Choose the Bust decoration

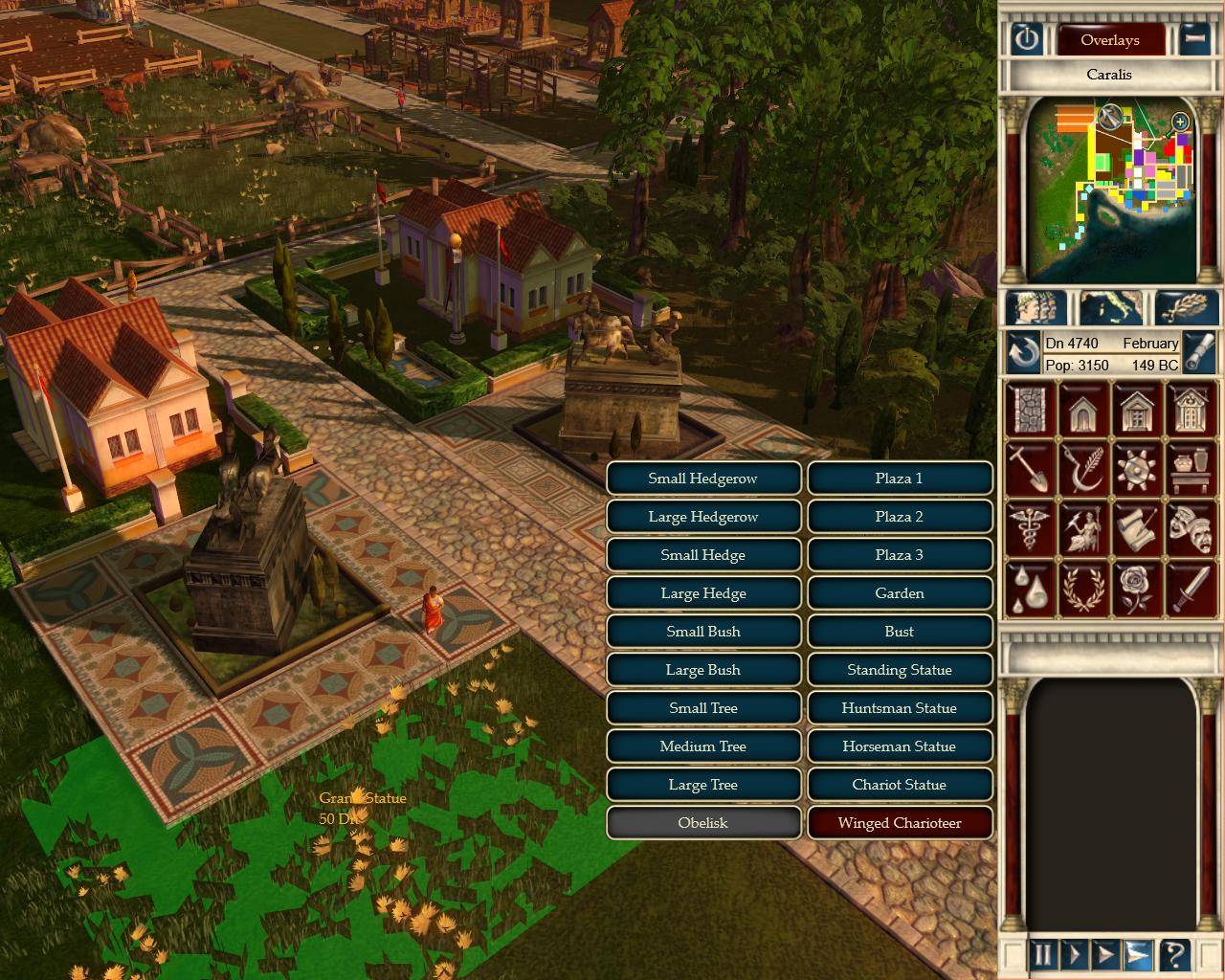pyautogui.click(x=899, y=632)
